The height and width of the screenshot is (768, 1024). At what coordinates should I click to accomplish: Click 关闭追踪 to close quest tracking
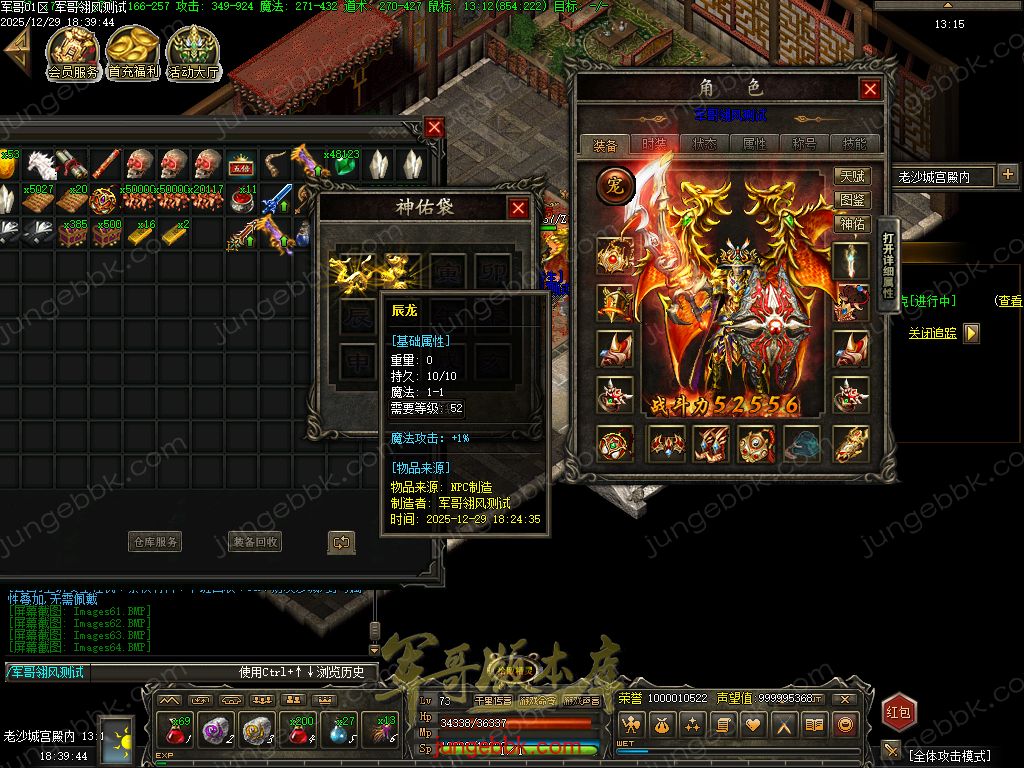point(932,333)
